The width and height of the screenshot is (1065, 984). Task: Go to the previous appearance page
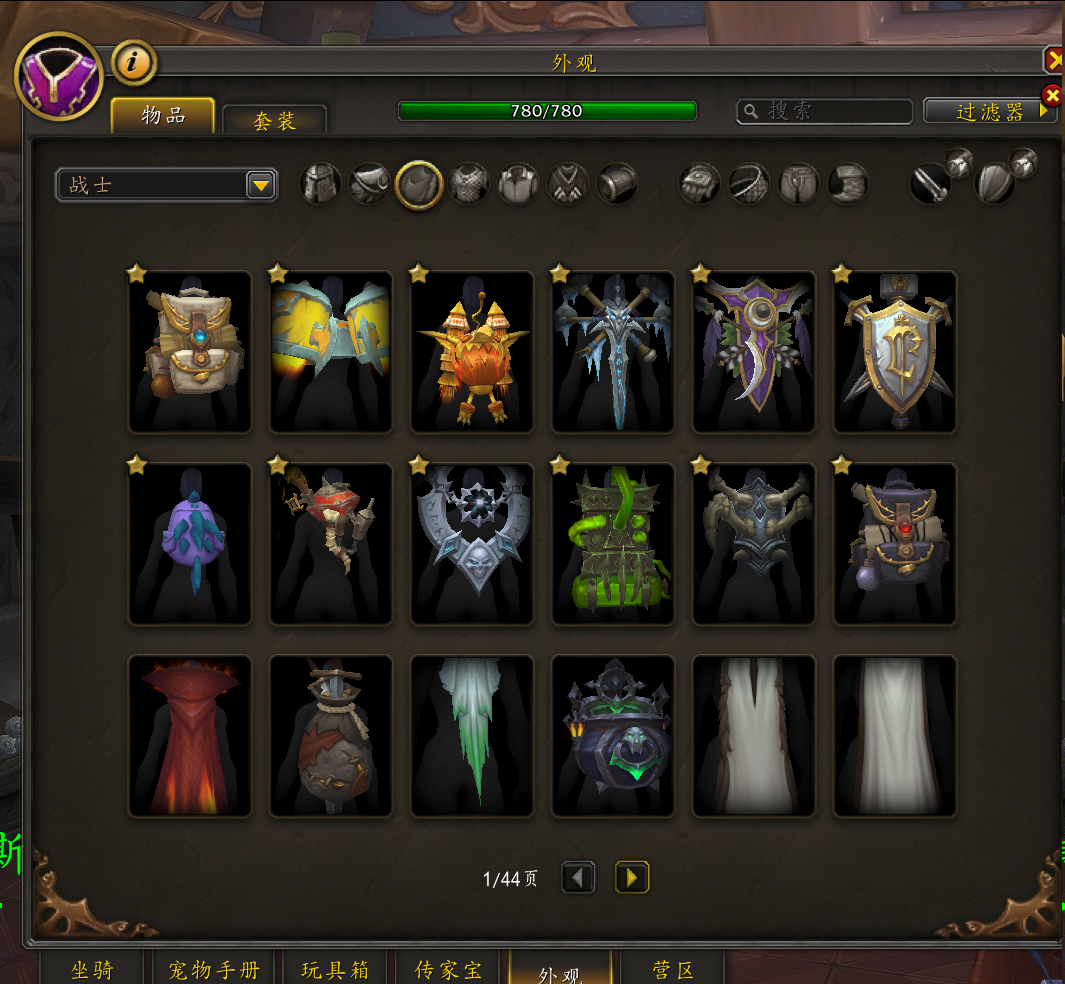578,878
